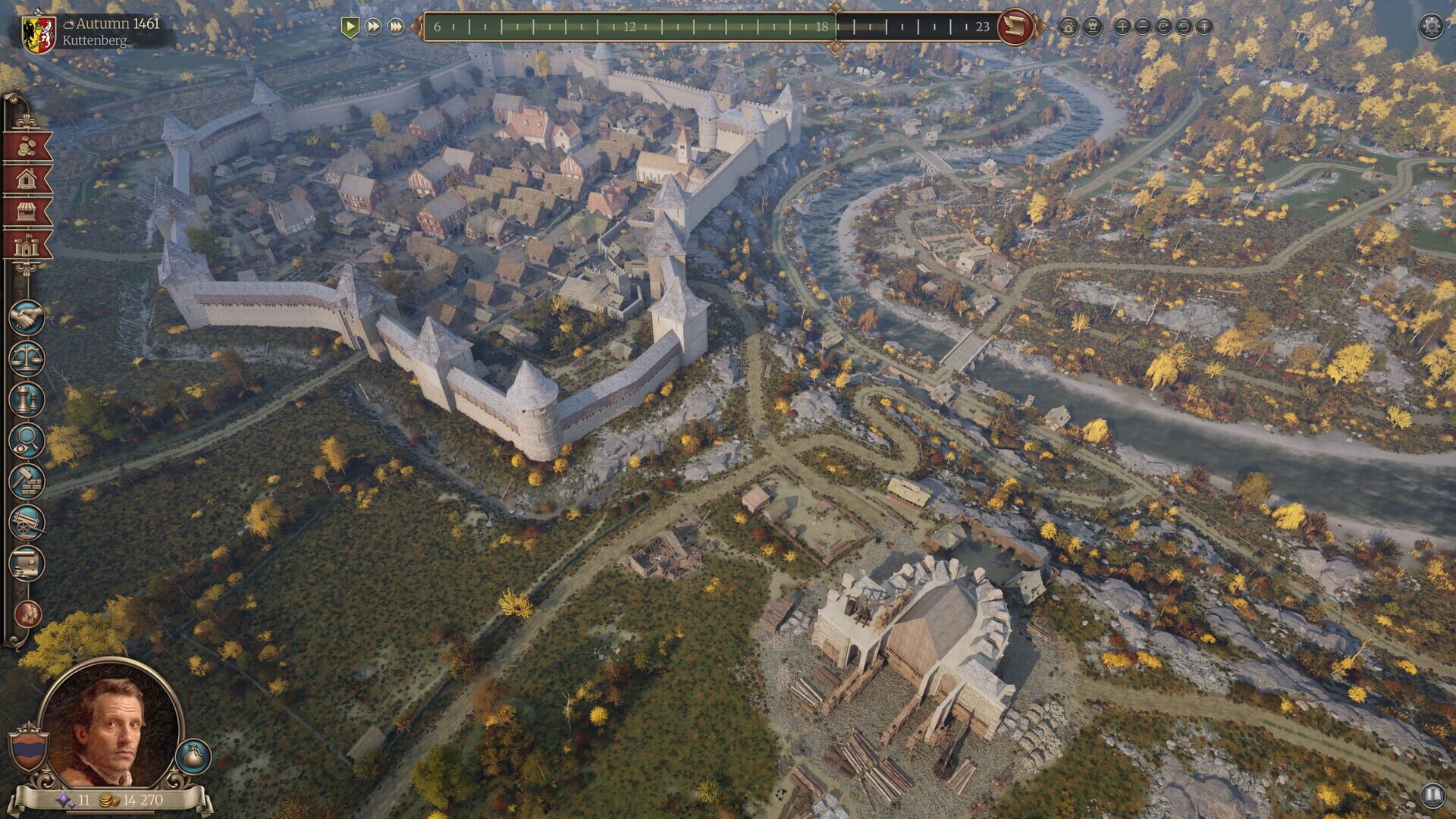Screen dimensions: 1456x819
Task: Rotate the camera clockwise
Action: pos(1163,27)
